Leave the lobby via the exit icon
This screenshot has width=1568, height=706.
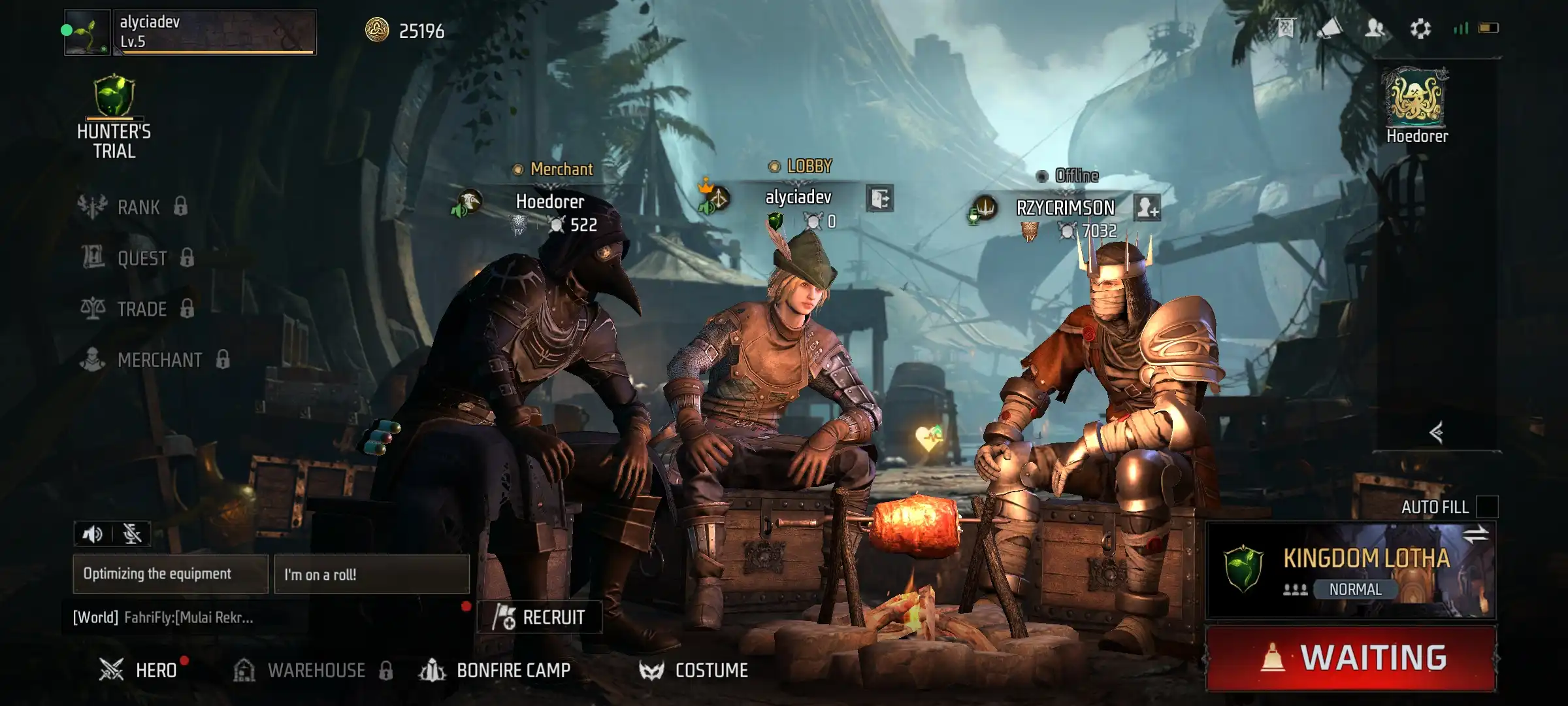(x=880, y=198)
